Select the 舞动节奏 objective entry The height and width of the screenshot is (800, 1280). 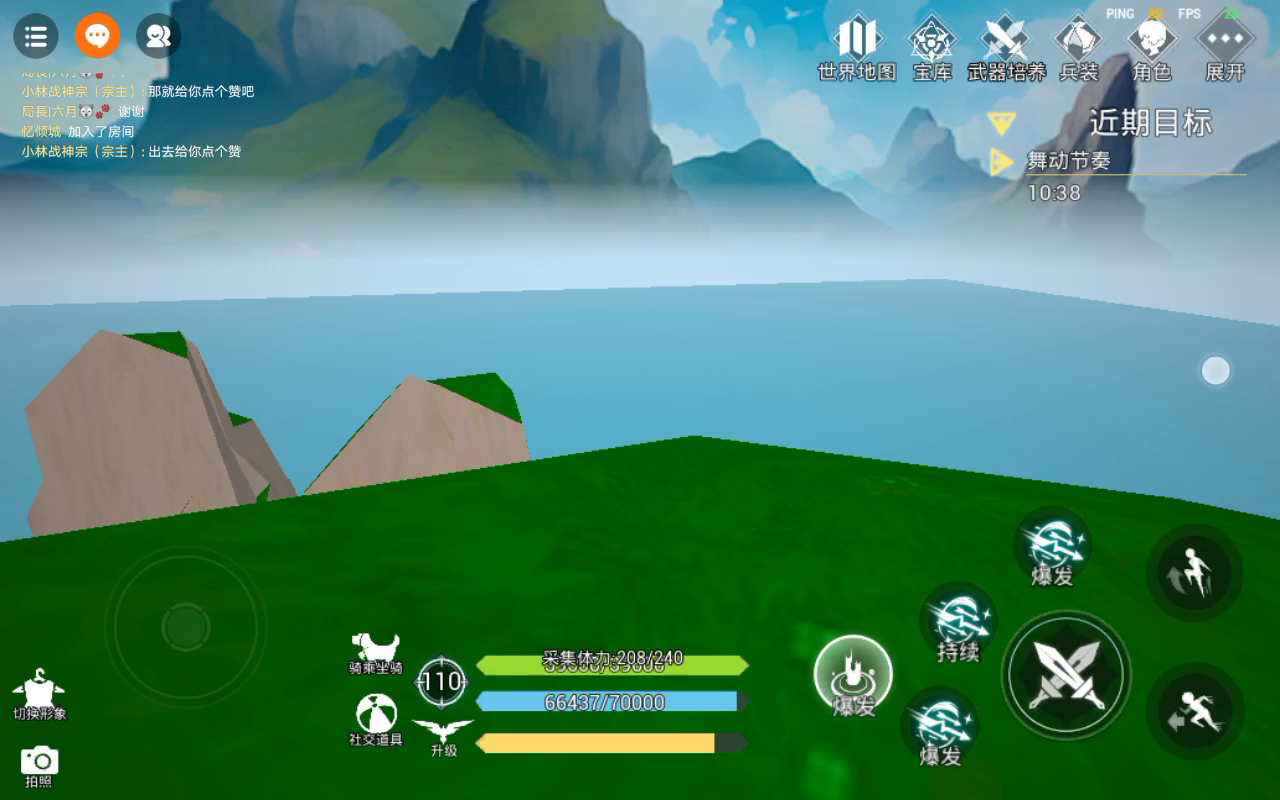coord(1069,161)
